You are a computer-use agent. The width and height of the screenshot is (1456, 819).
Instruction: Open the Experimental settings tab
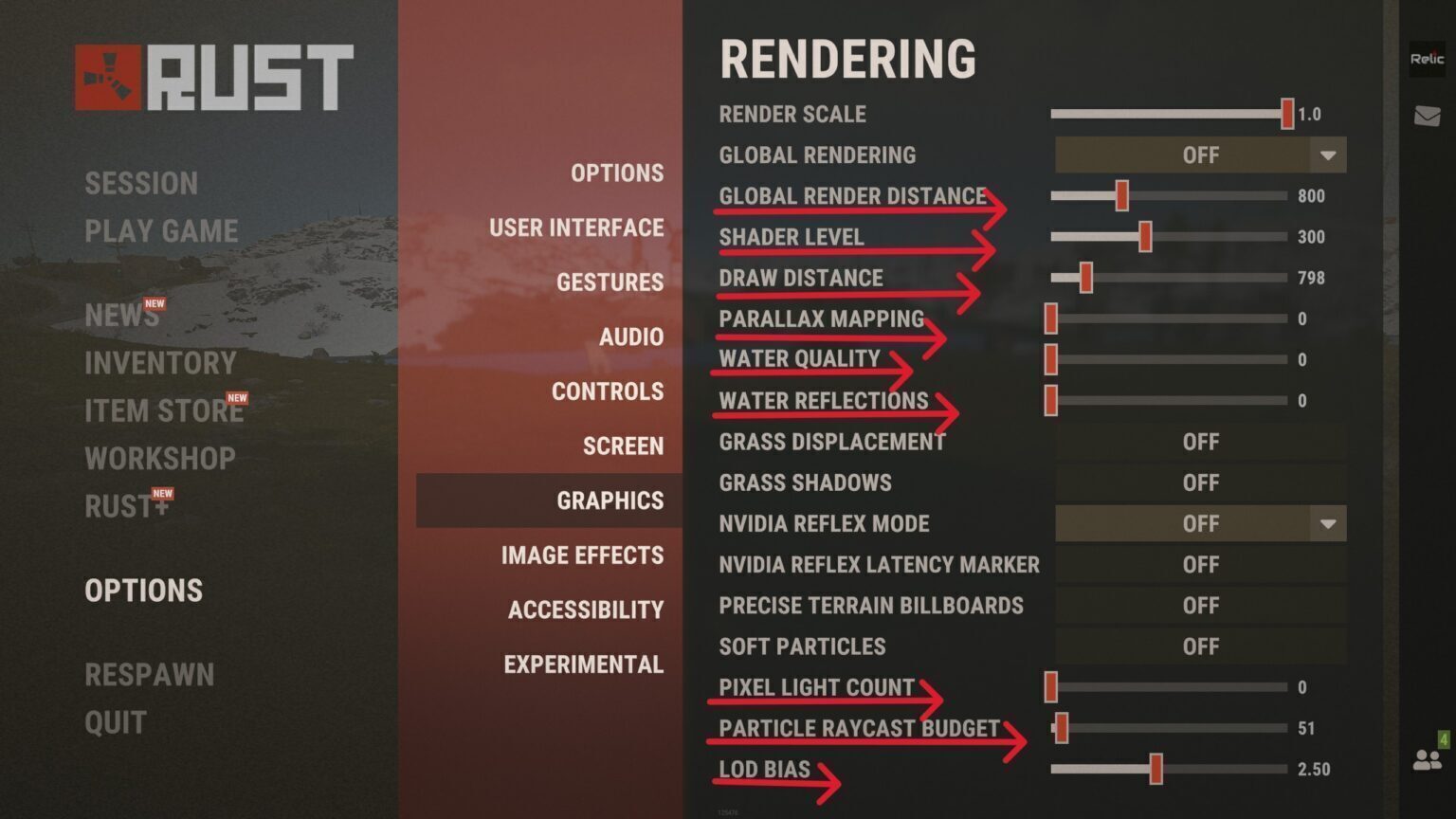pyautogui.click(x=583, y=664)
